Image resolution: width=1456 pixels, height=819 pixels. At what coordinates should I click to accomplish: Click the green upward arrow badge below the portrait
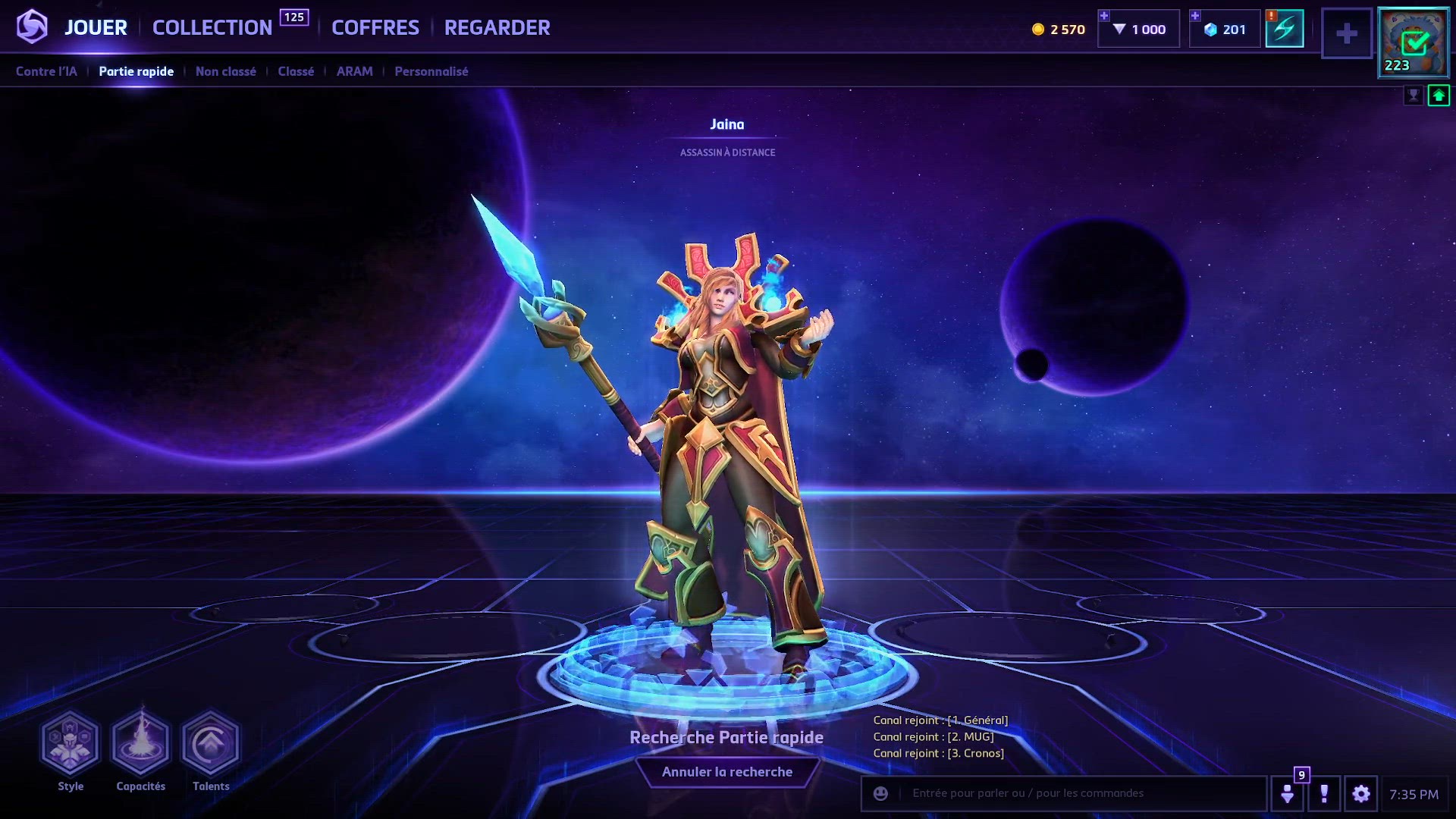(1439, 96)
